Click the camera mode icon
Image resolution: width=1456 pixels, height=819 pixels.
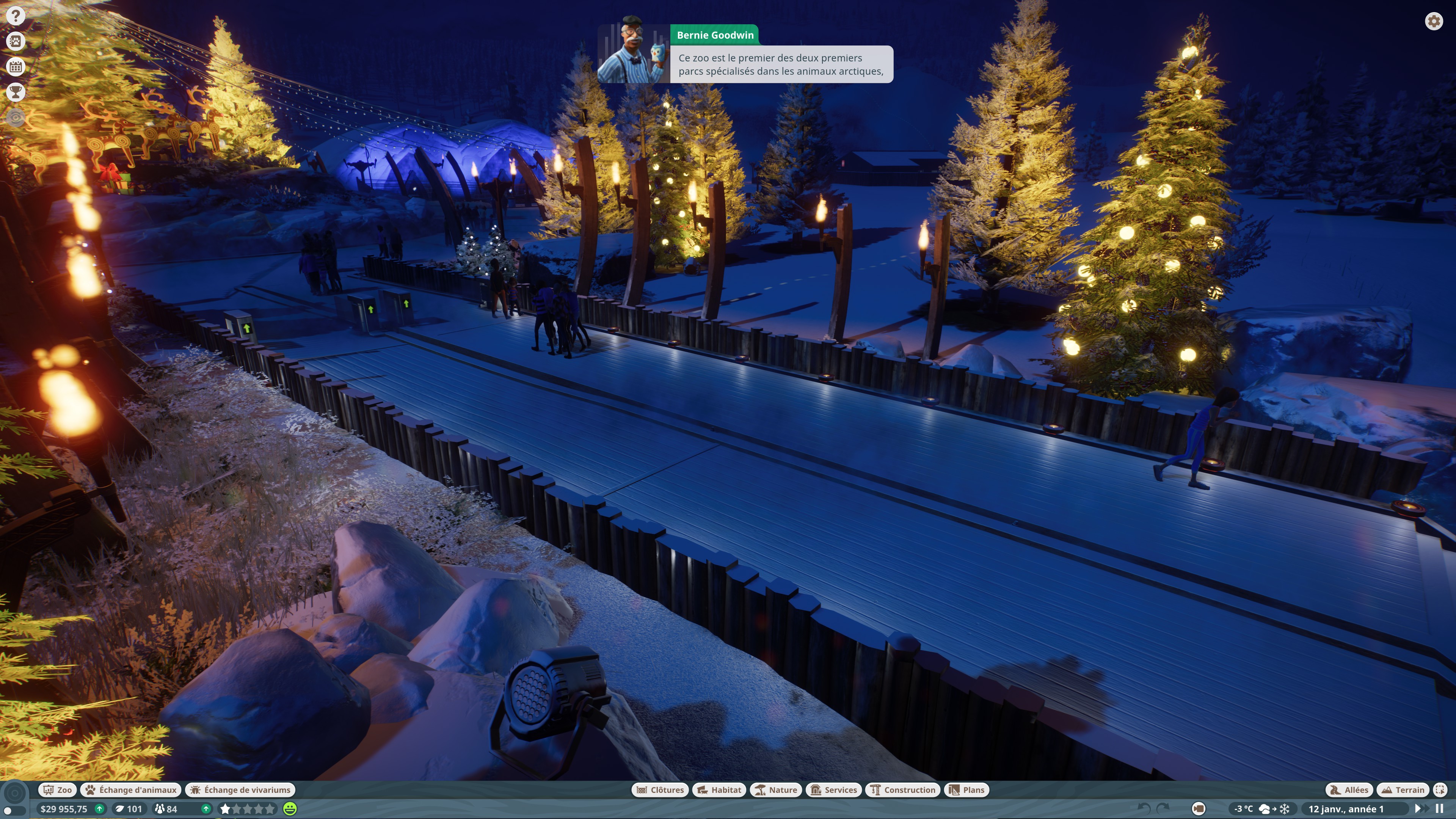point(1198,809)
